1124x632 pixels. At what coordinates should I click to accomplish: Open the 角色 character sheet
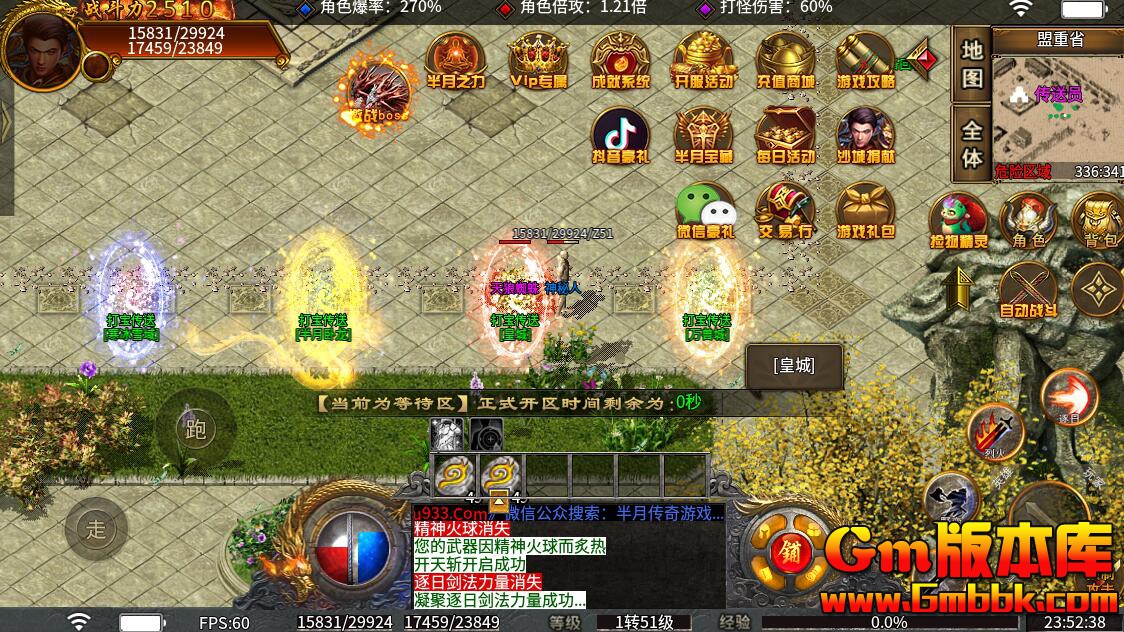tap(1028, 221)
